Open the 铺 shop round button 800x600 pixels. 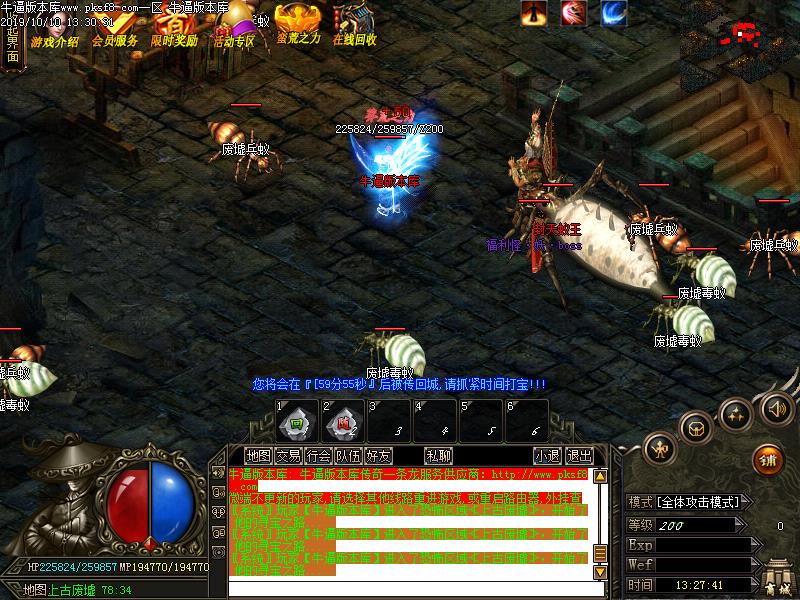tap(768, 459)
